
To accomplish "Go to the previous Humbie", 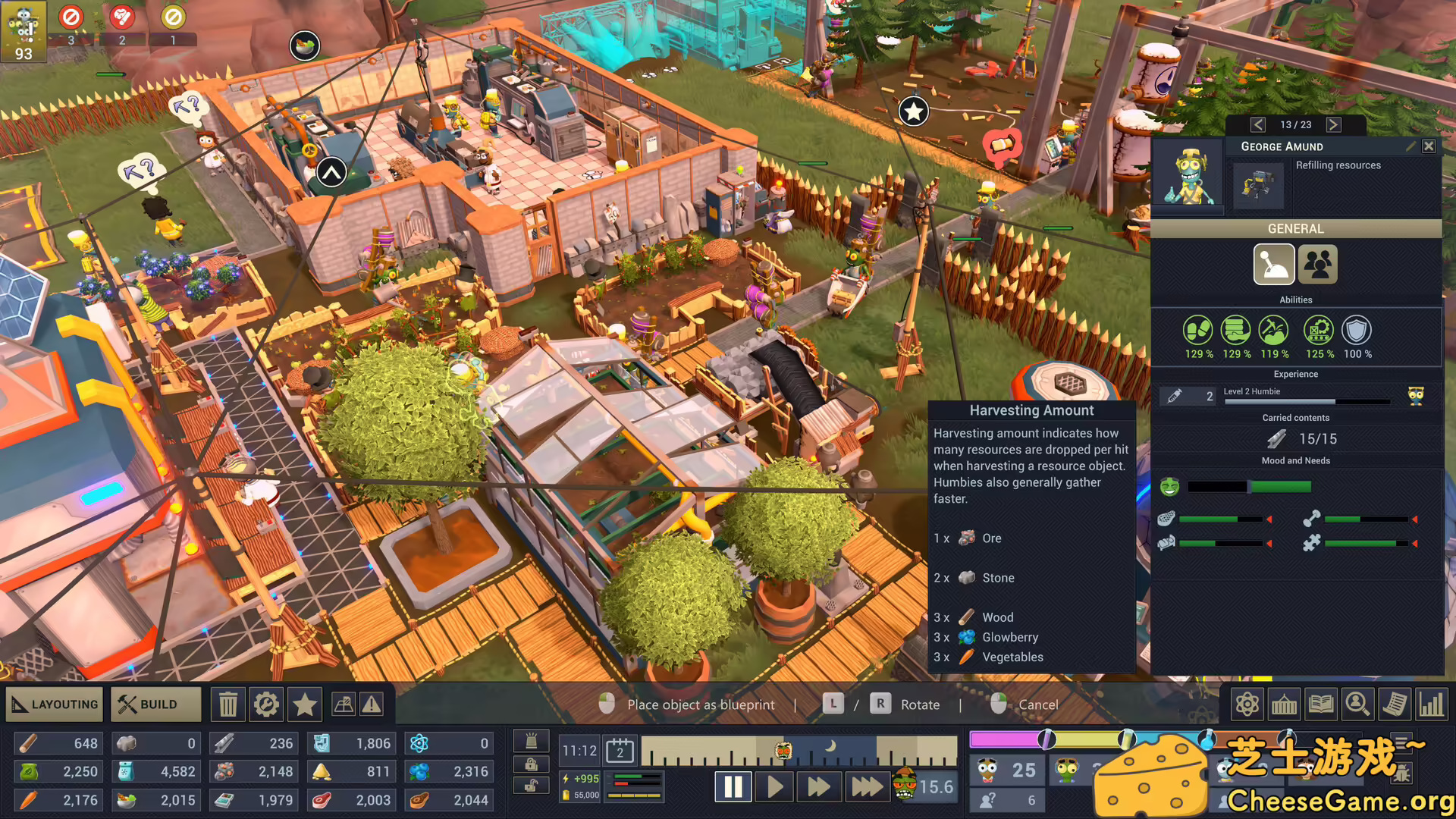I will click(1258, 124).
